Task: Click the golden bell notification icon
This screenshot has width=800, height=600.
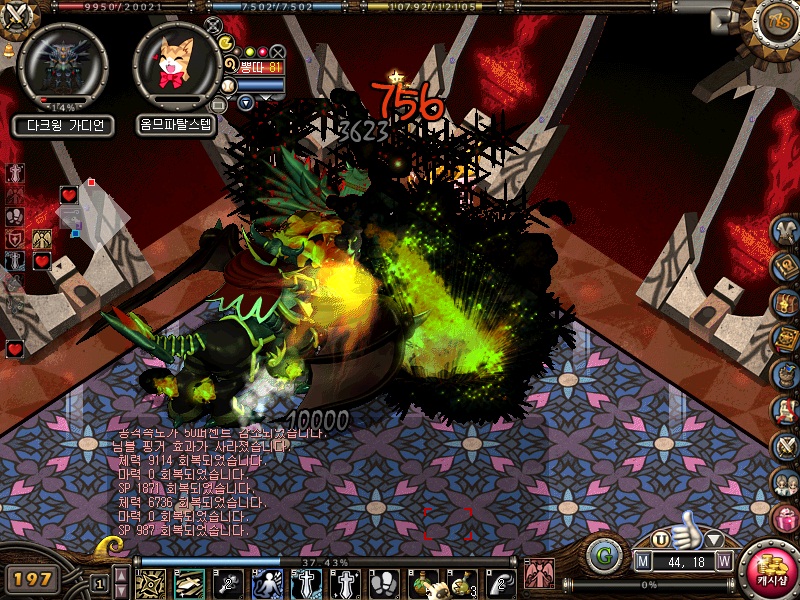Action: pyautogui.click(x=7, y=50)
